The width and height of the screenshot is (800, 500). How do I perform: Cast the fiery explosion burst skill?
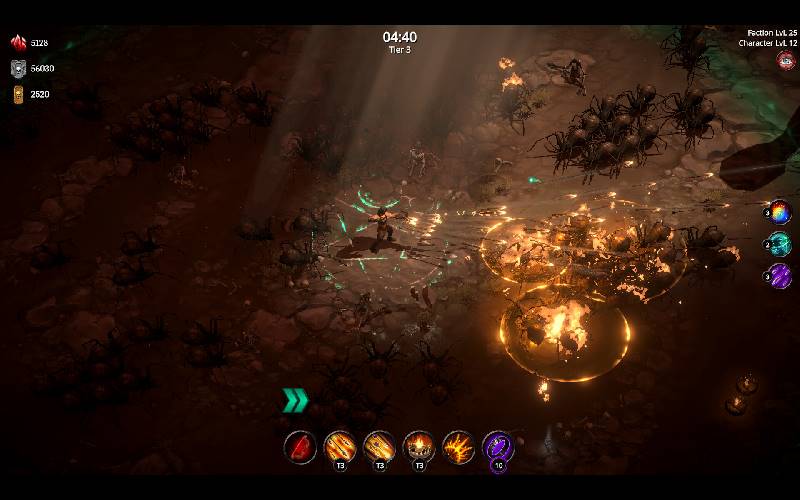459,446
